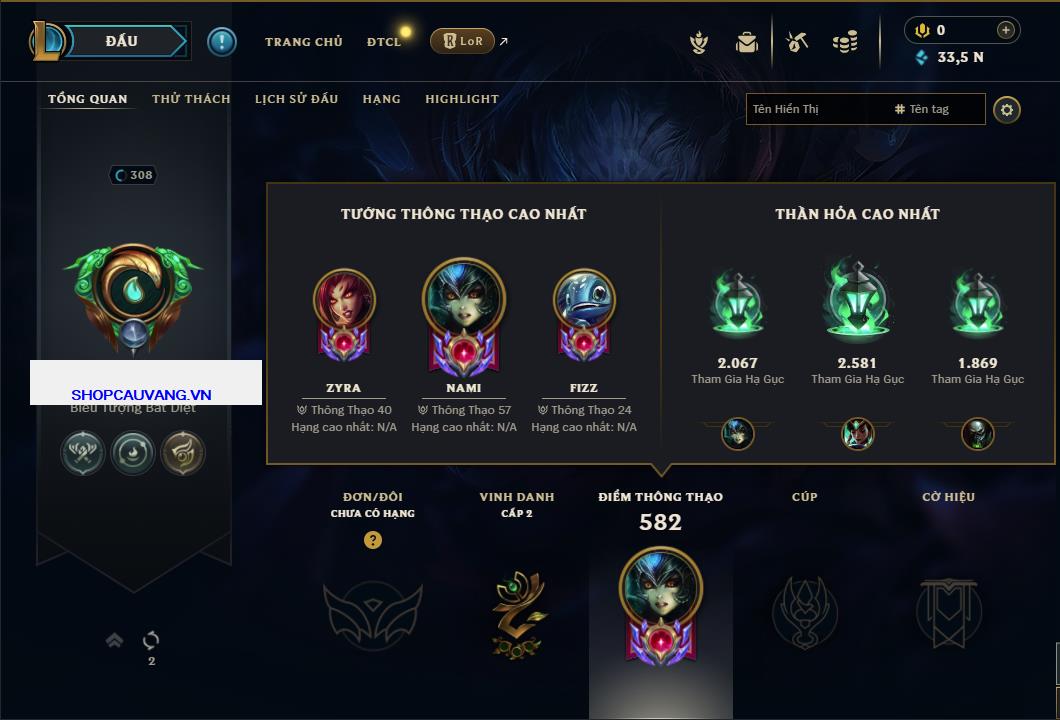Image resolution: width=1060 pixels, height=720 pixels.
Task: Launch the LoR shortcut
Action: coord(462,42)
